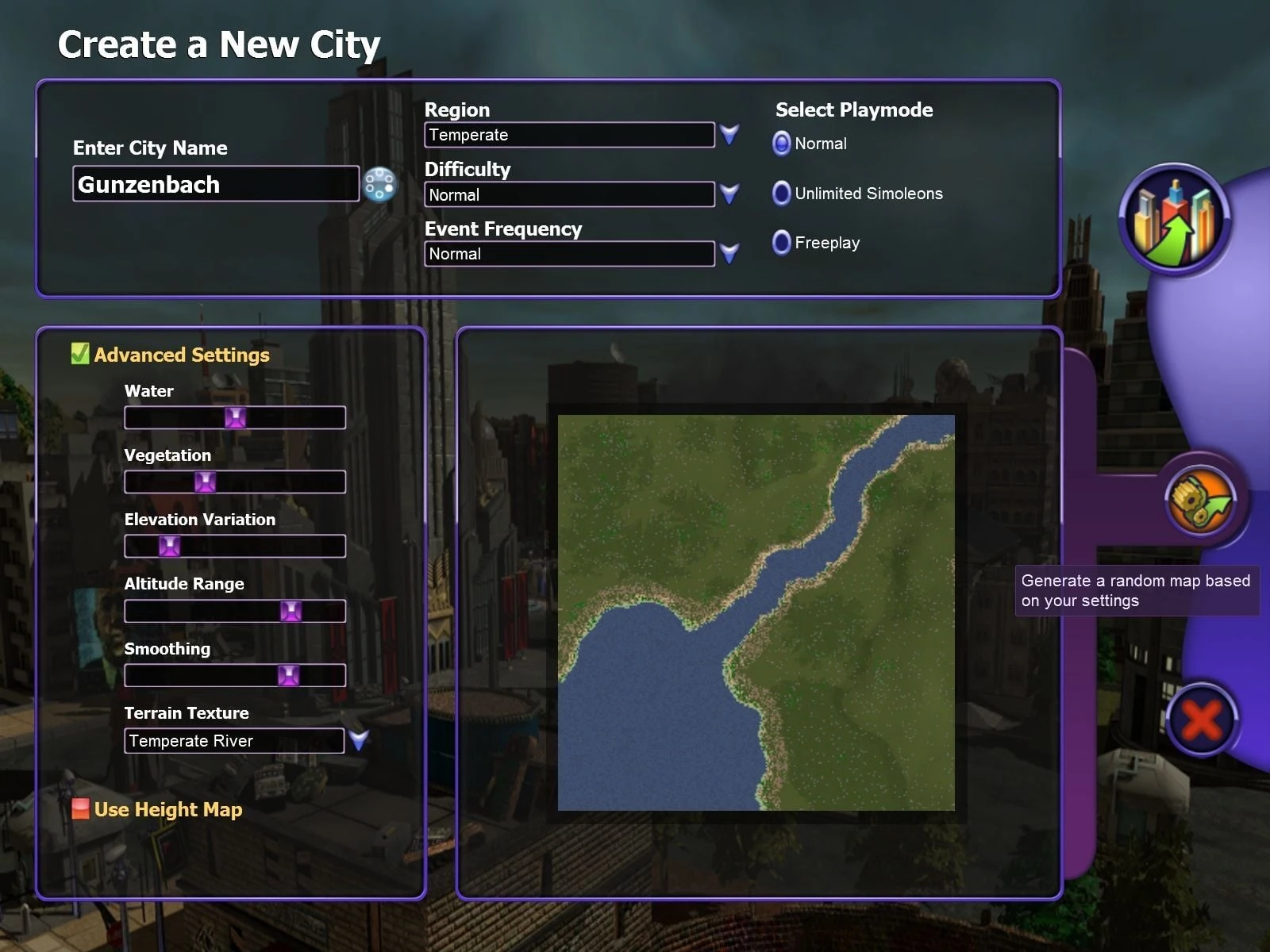Generate a random map with the gear button
This screenshot has width=1270, height=952.
point(1200,501)
